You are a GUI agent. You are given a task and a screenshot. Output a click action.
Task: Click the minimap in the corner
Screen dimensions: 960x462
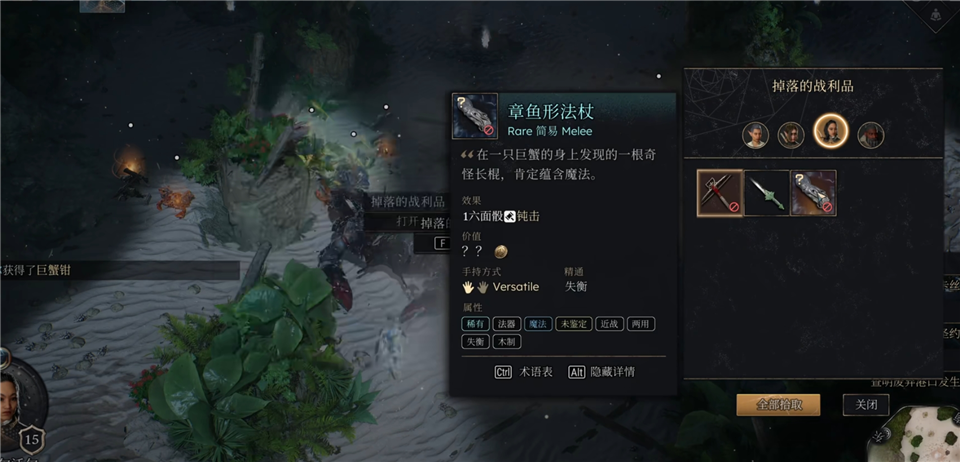pos(915,437)
